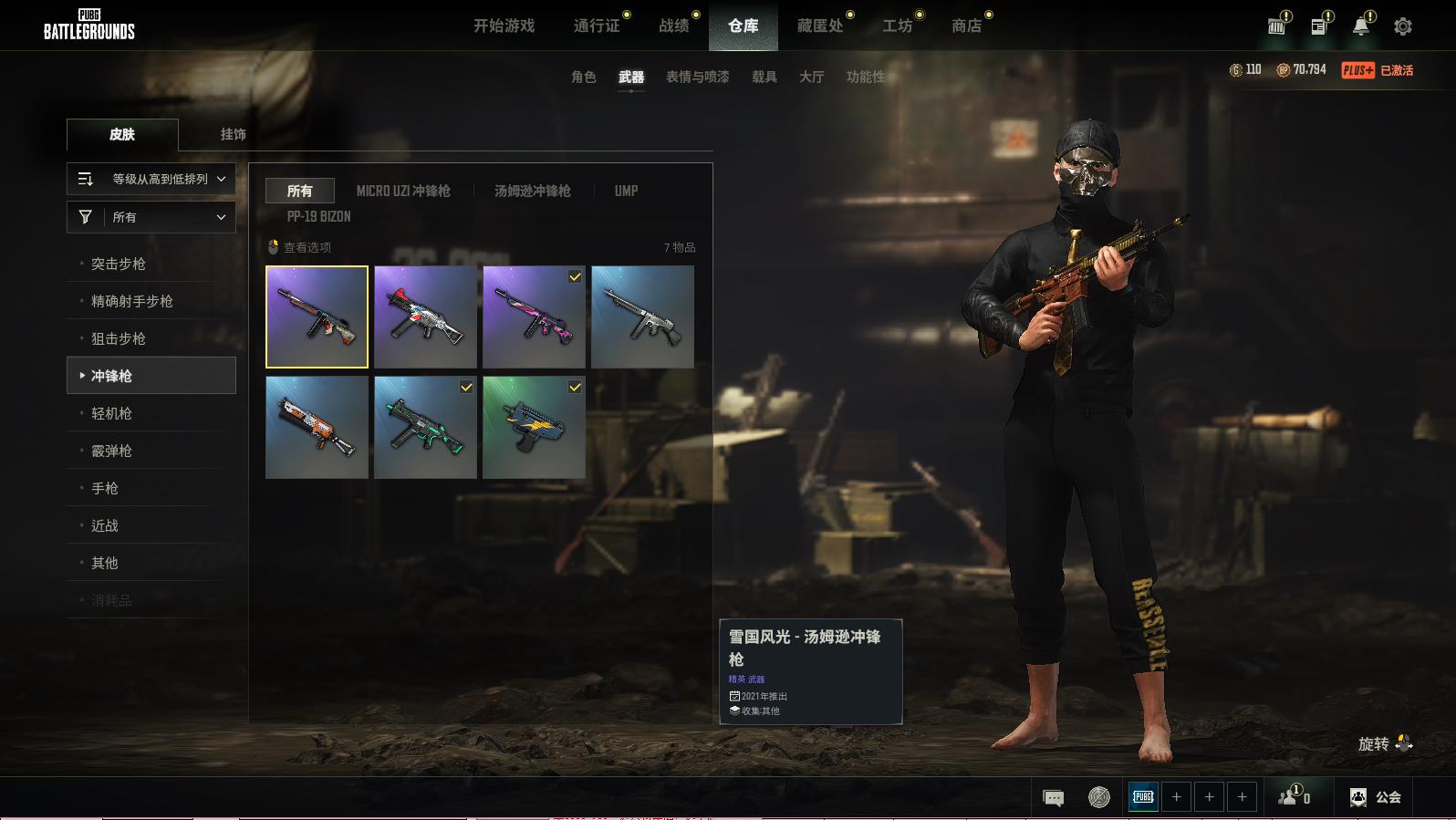
Task: Go to the 通行证 pass page
Action: 597,26
